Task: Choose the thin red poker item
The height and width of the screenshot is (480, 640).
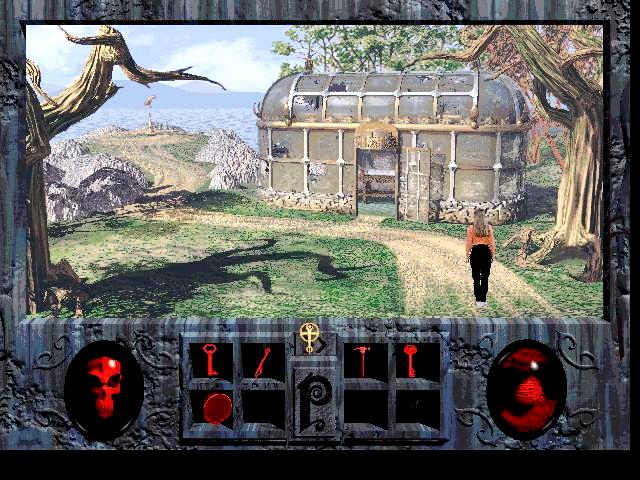Action: [262, 361]
